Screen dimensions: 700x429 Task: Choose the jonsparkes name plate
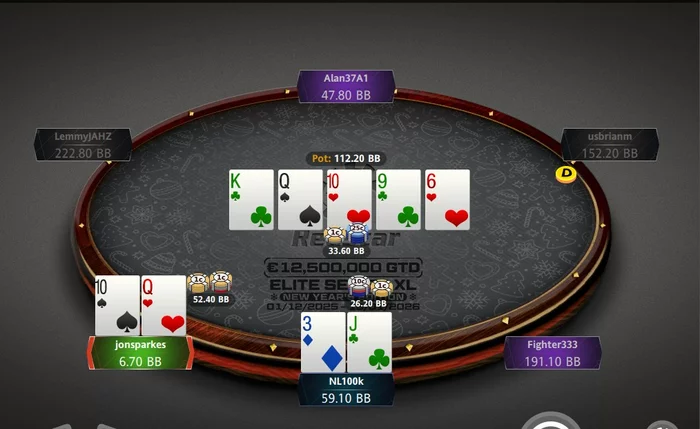coord(139,352)
